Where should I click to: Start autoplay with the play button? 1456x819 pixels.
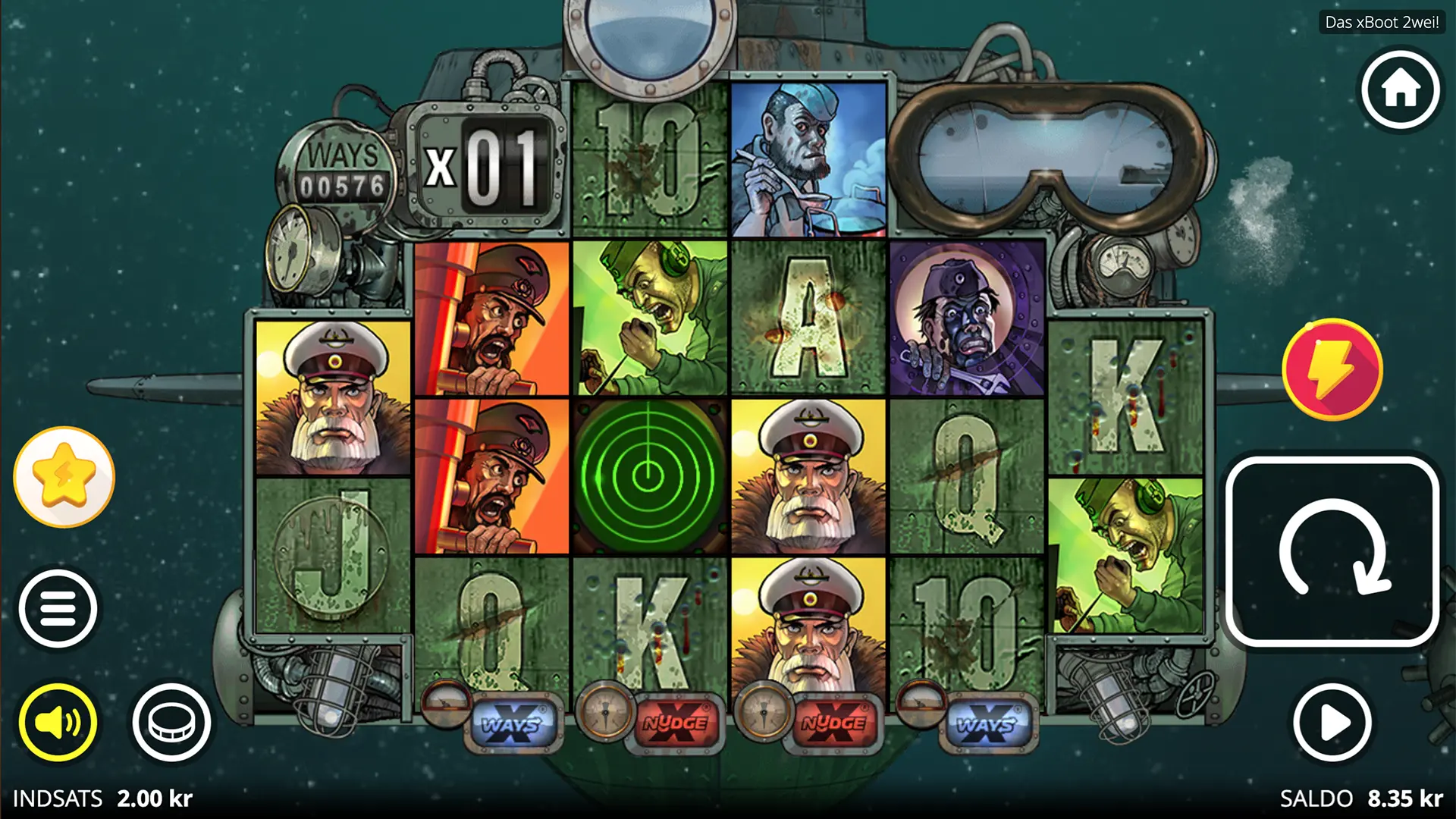[x=1332, y=721]
